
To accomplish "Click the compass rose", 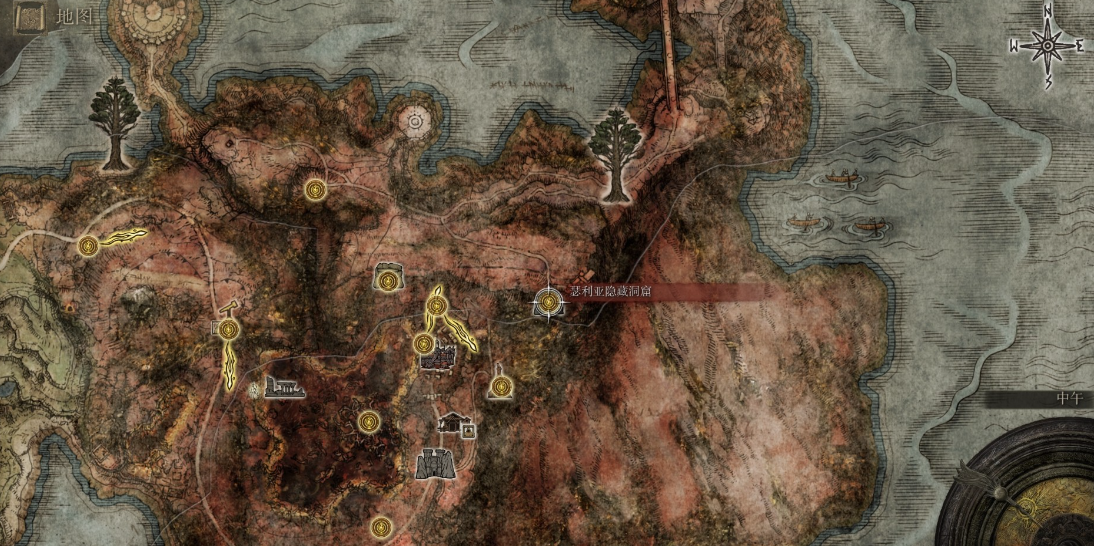I will (x=1048, y=45).
